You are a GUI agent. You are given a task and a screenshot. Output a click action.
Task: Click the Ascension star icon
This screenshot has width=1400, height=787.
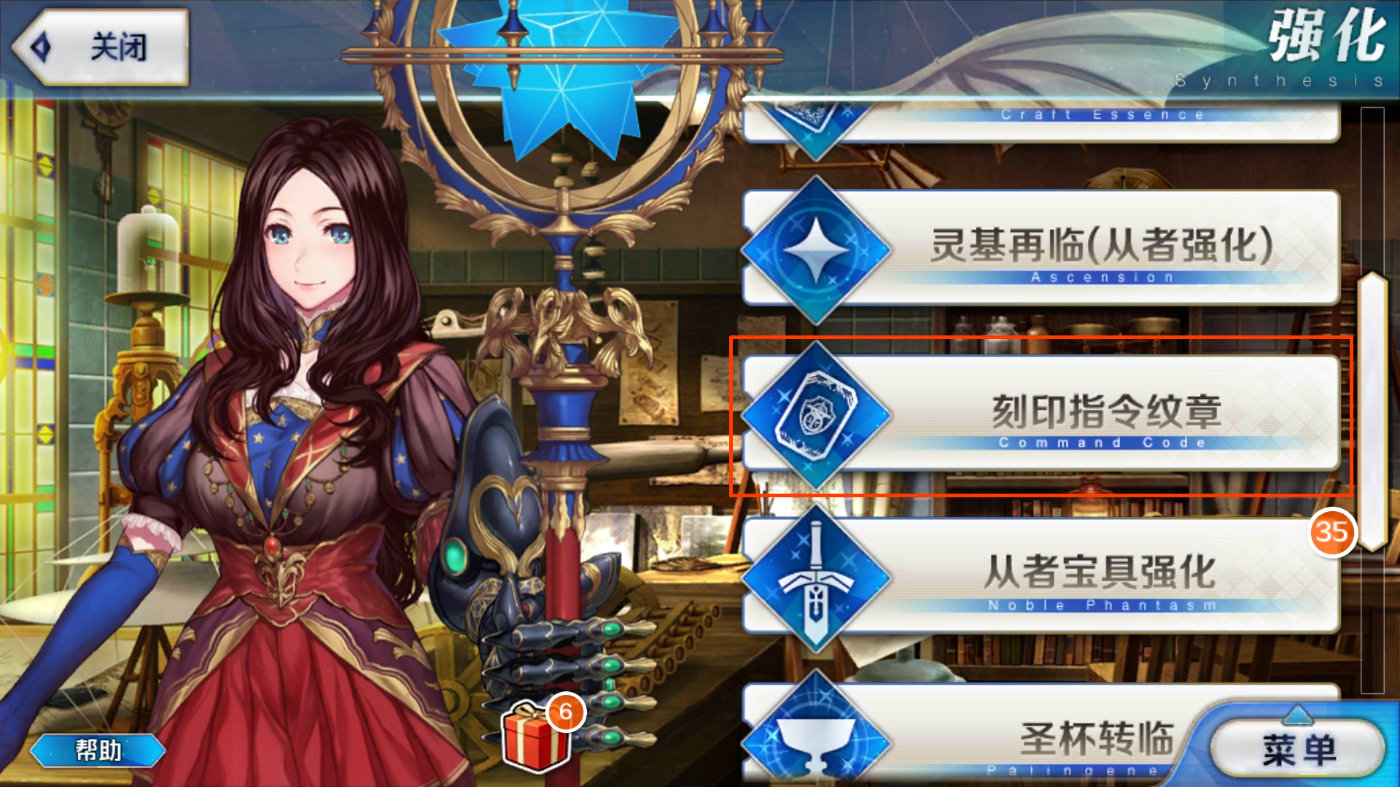click(818, 248)
